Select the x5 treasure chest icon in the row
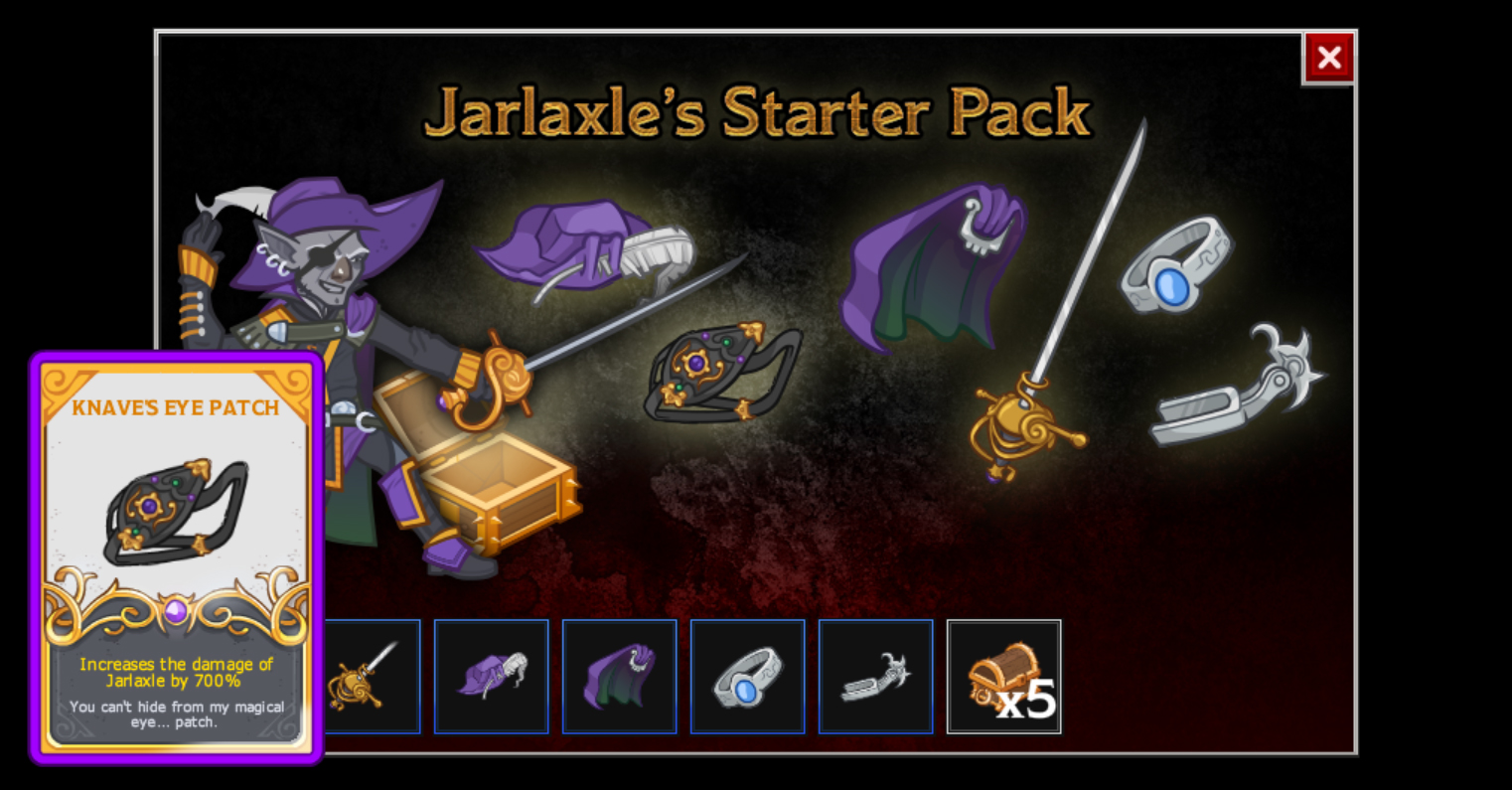This screenshot has height=790, width=1512. coord(1003,677)
